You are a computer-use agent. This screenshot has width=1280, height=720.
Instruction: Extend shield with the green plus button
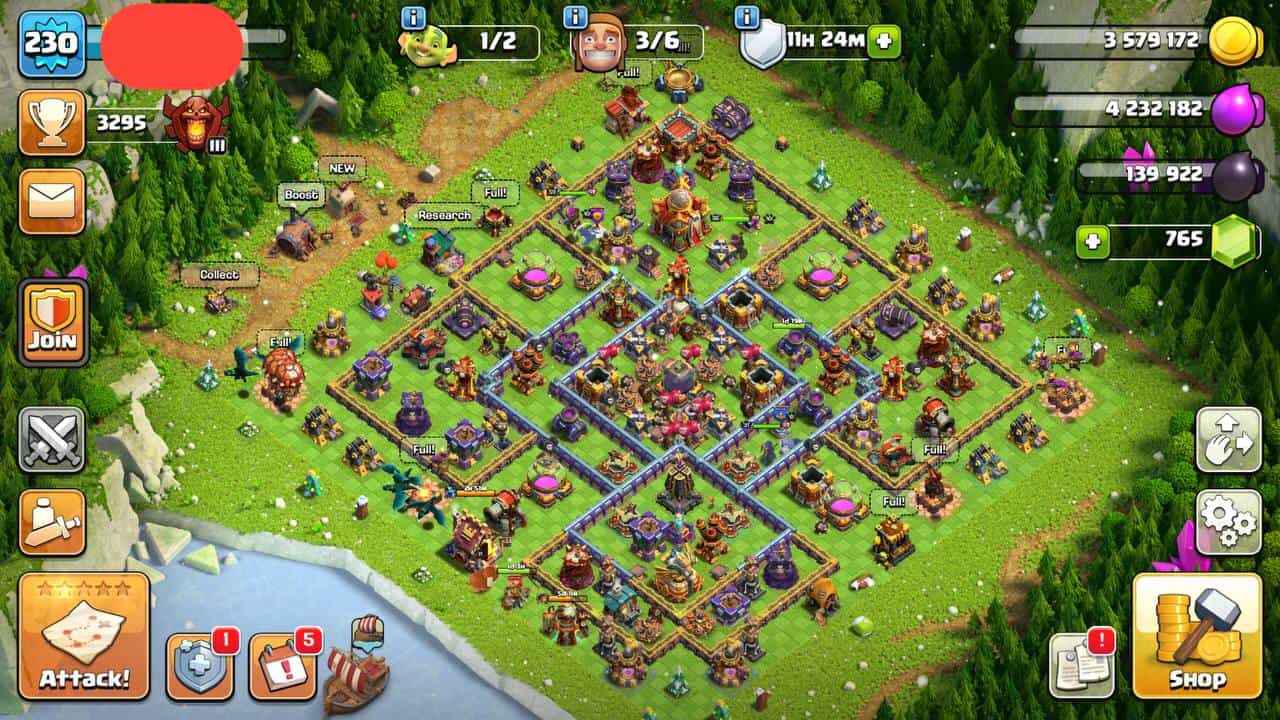[883, 42]
